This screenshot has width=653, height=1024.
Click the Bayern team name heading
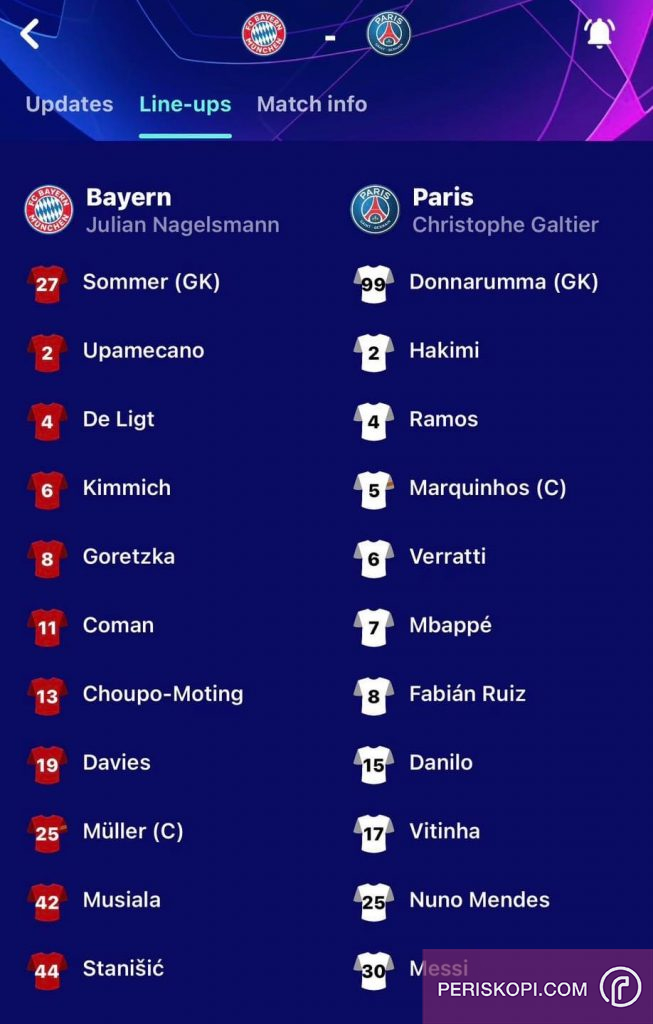[x=128, y=197]
